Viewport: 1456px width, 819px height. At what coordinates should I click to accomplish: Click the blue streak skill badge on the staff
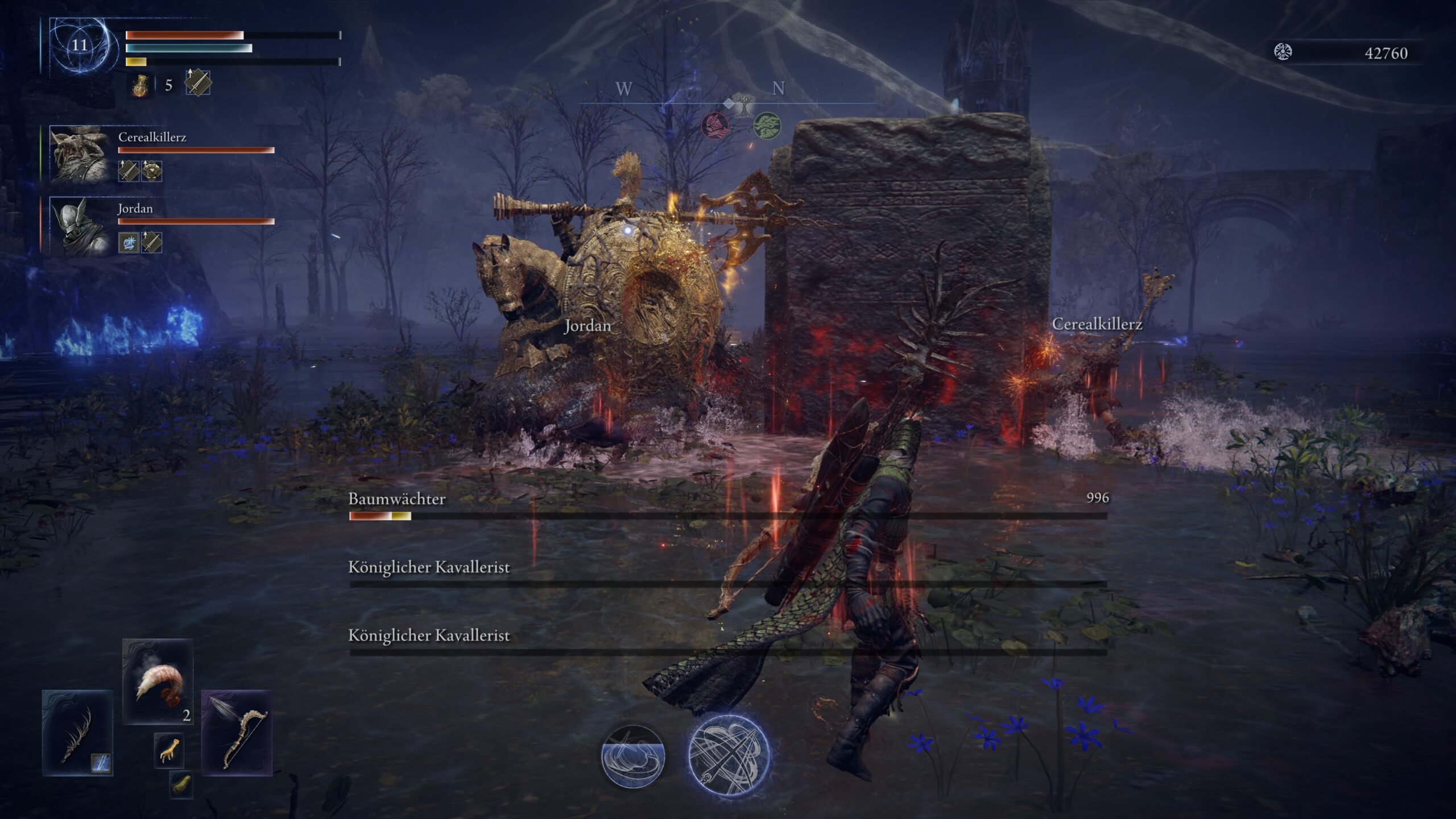pyautogui.click(x=102, y=763)
